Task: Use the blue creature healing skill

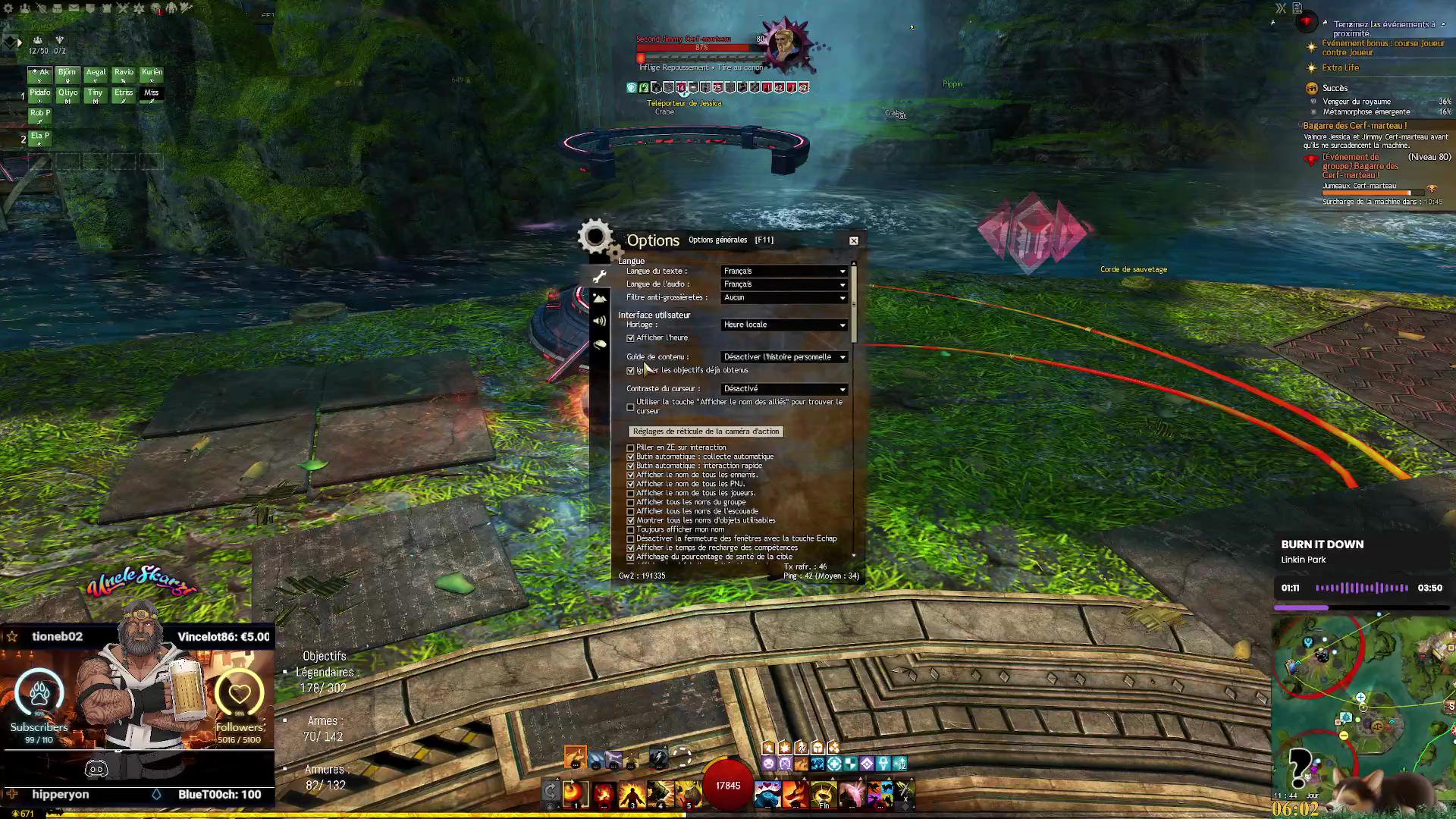Action: (767, 793)
